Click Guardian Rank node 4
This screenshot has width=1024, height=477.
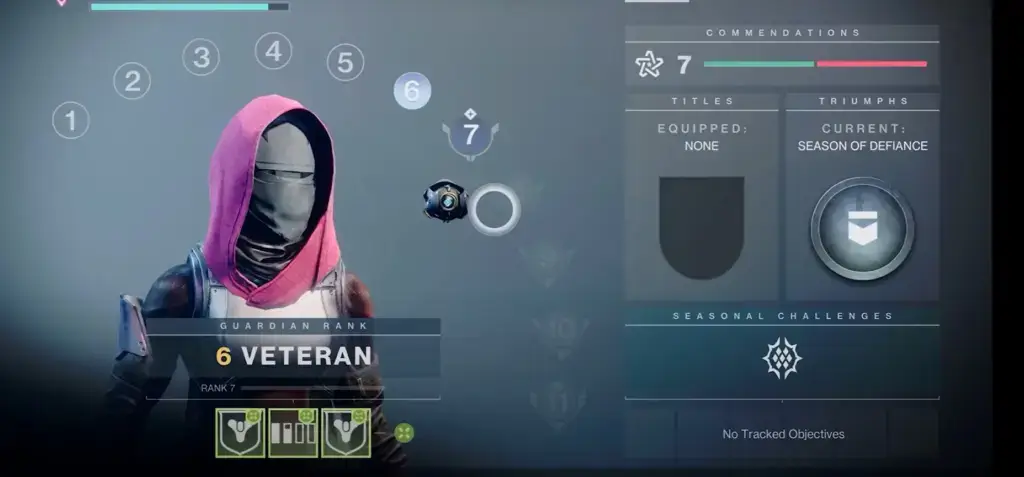click(273, 51)
